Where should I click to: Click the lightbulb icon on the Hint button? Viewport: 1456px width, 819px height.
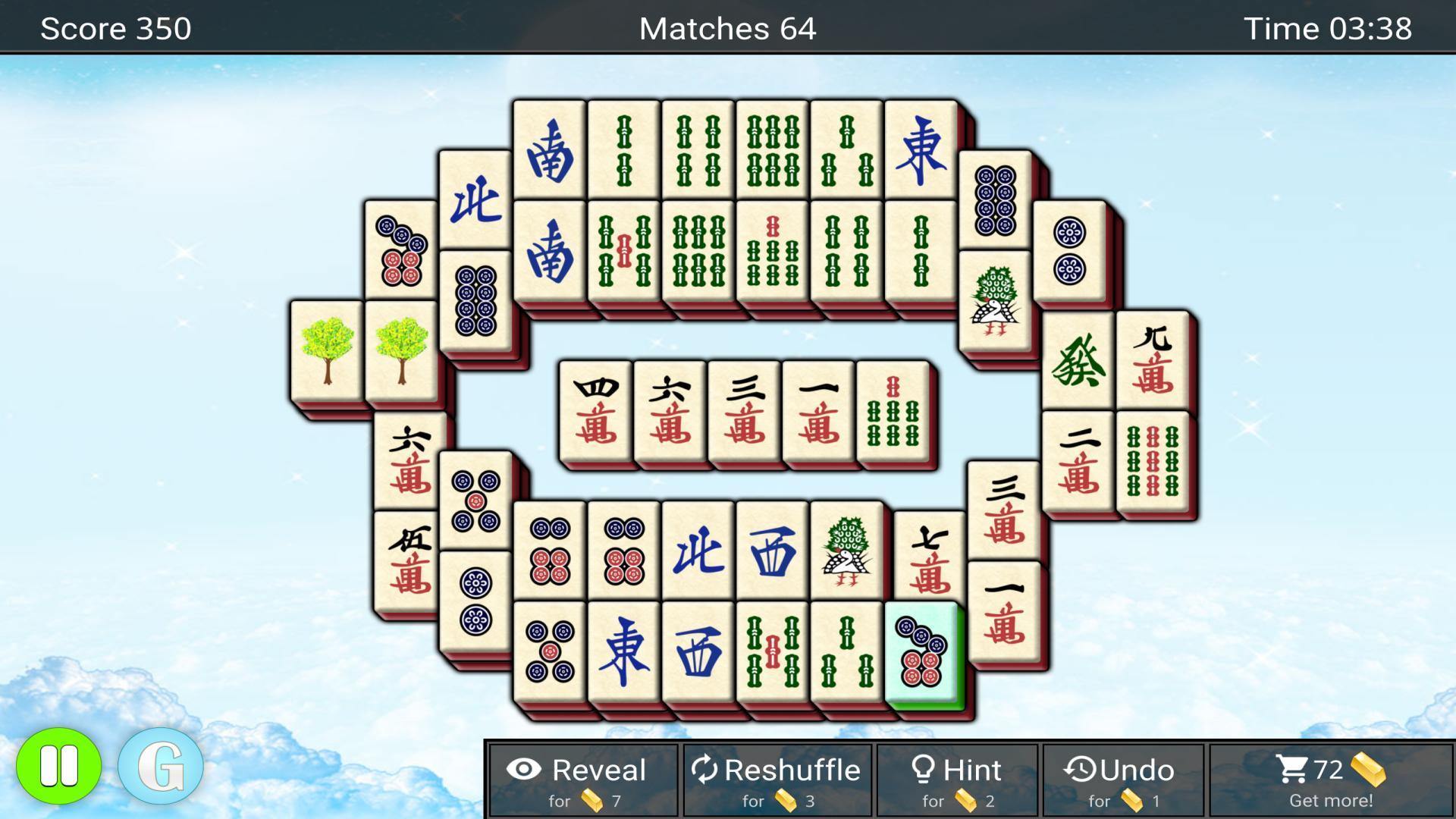922,770
